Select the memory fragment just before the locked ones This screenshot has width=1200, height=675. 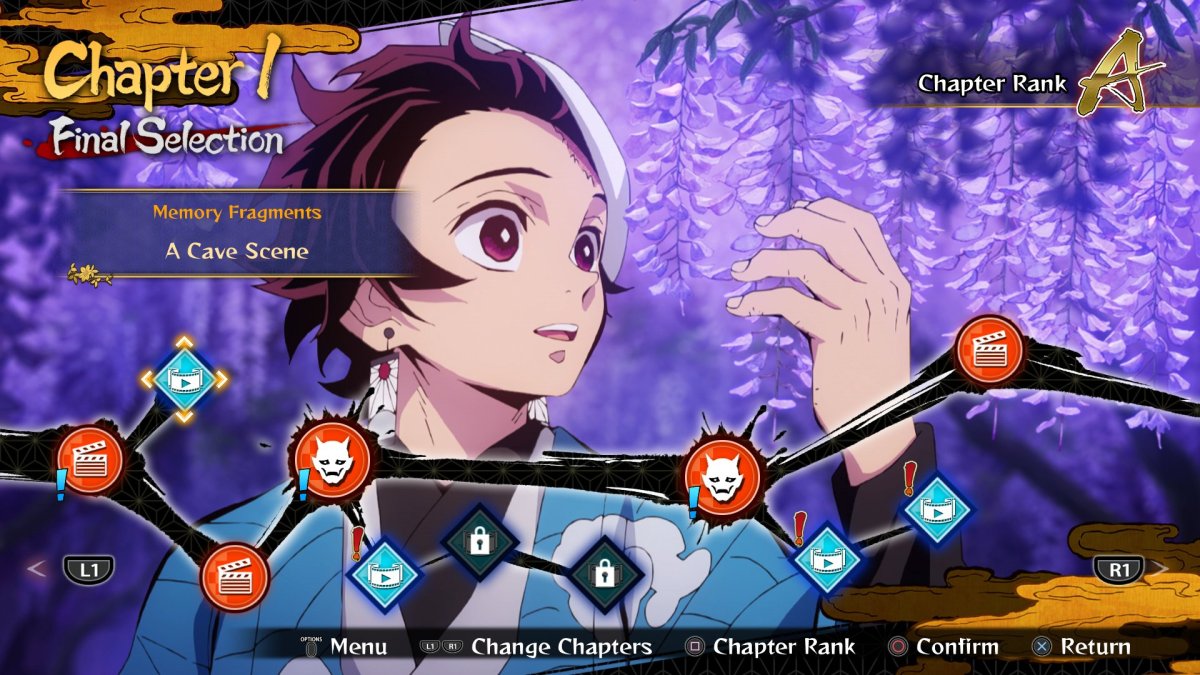point(383,574)
